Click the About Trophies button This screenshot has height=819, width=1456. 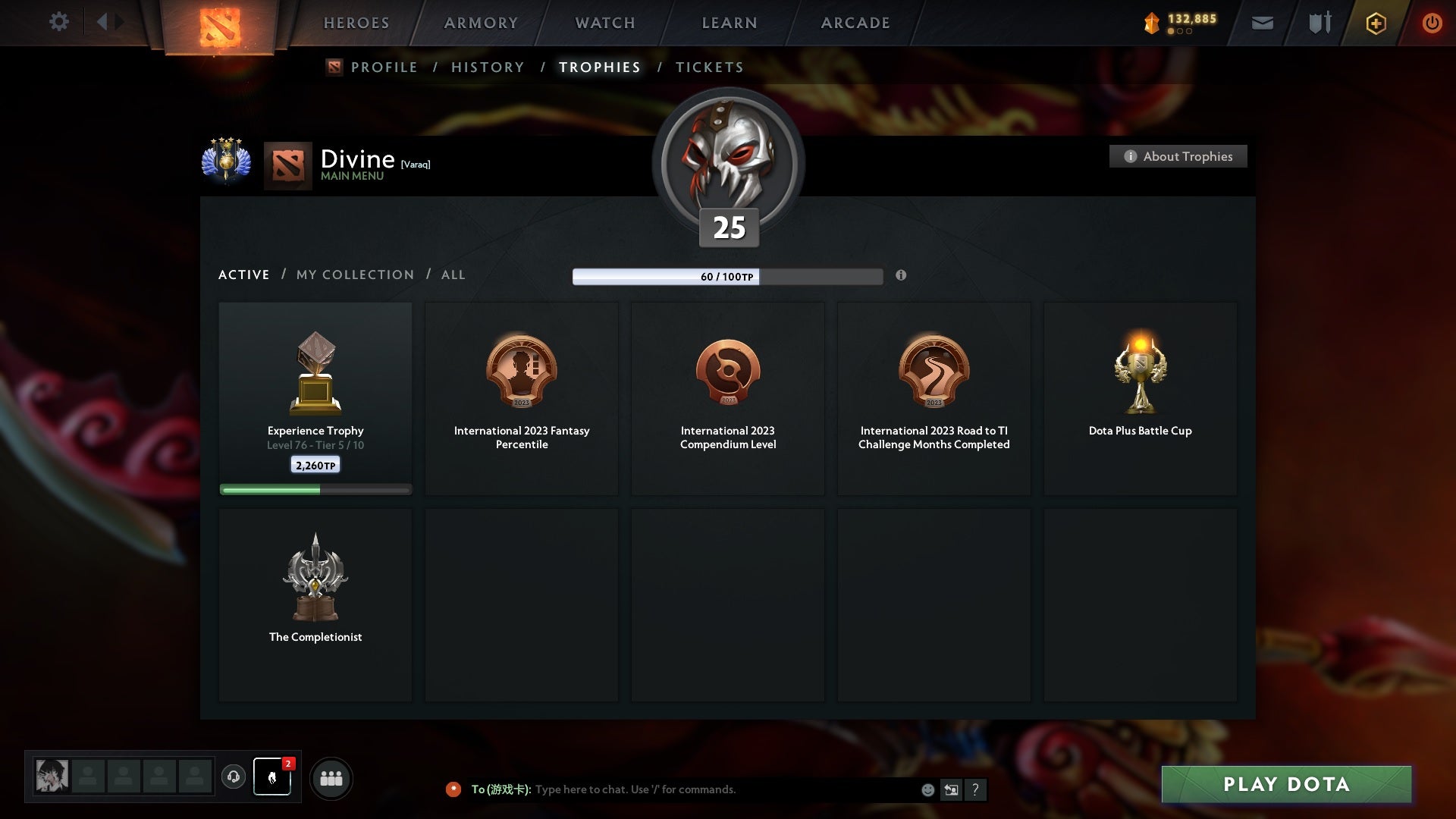click(1178, 156)
